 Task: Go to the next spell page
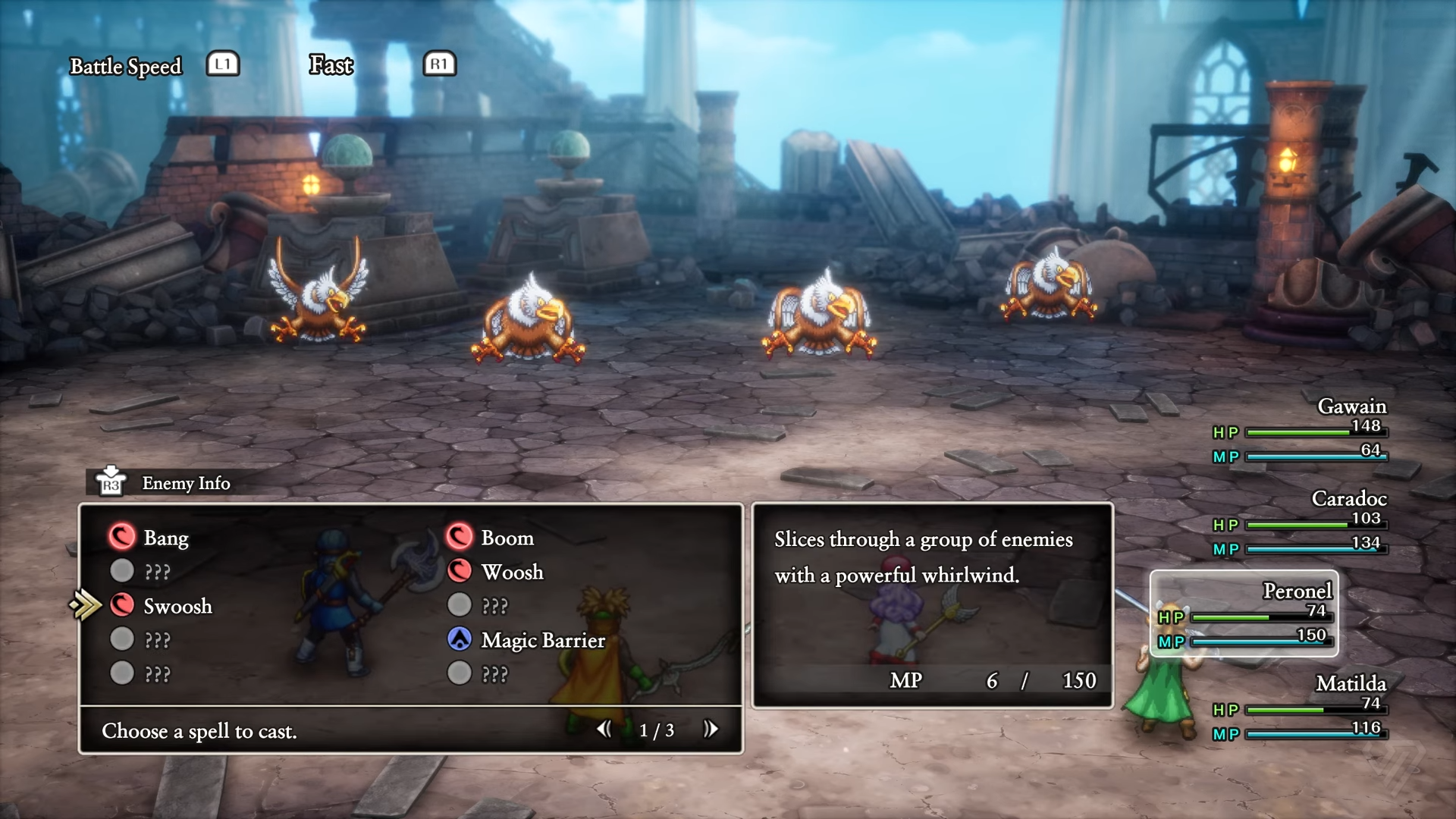pyautogui.click(x=711, y=730)
